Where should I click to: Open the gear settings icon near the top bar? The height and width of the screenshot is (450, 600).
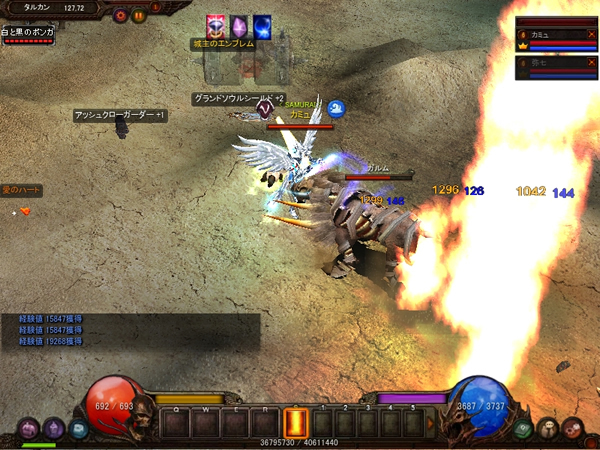coord(121,16)
